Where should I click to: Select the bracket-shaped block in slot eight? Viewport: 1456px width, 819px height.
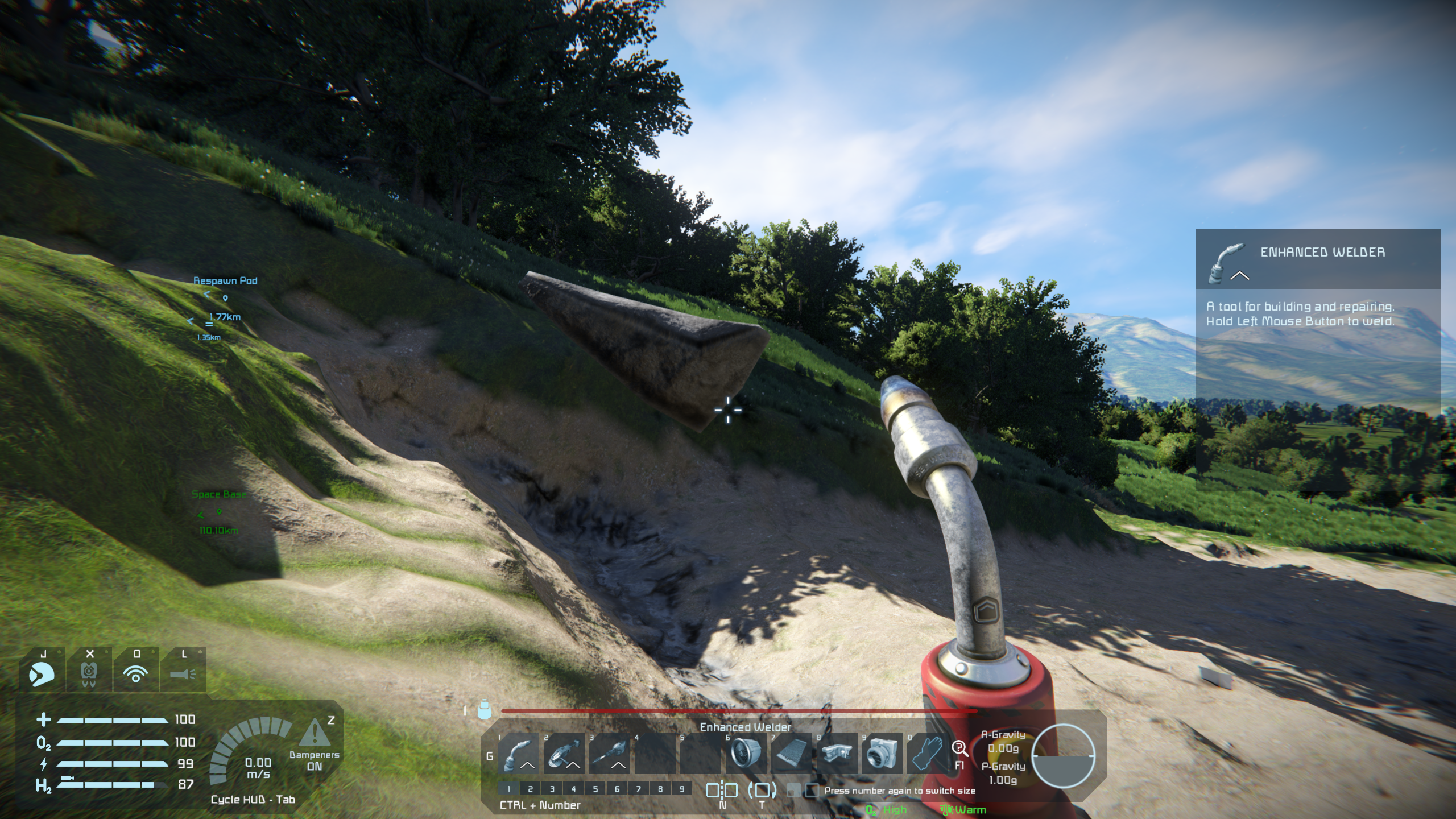(837, 753)
